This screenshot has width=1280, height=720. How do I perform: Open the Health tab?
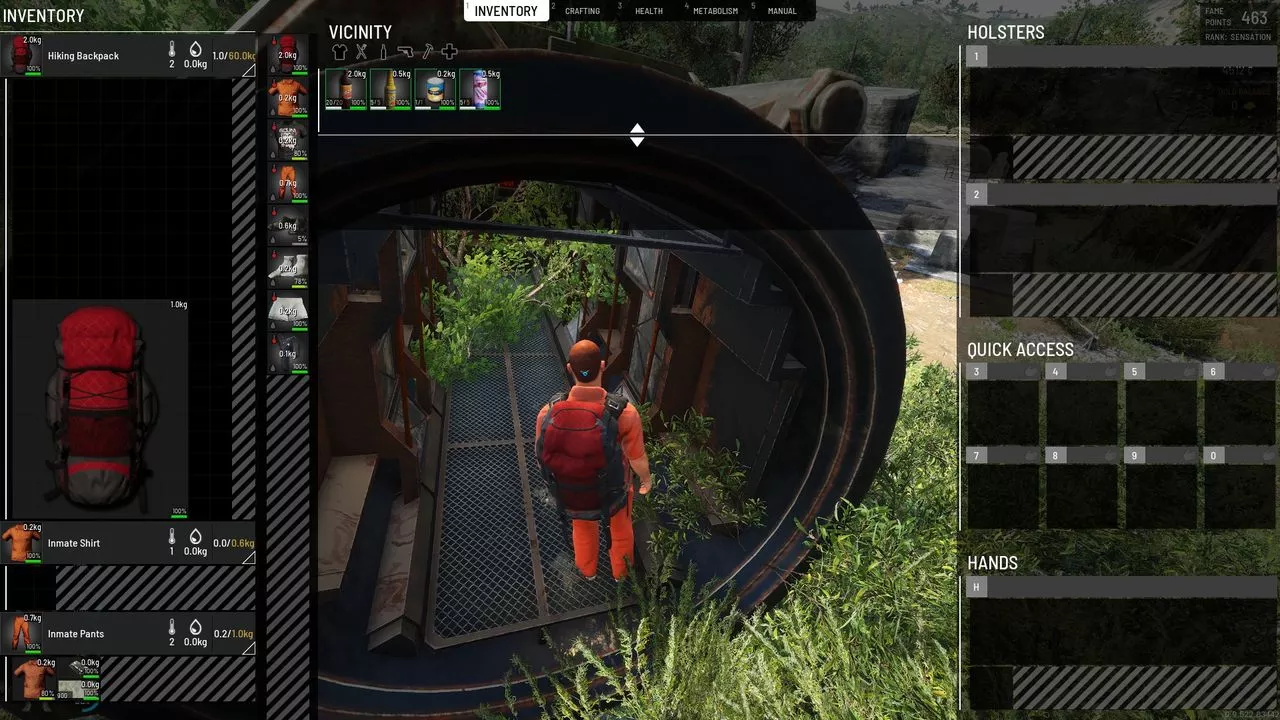[x=648, y=11]
